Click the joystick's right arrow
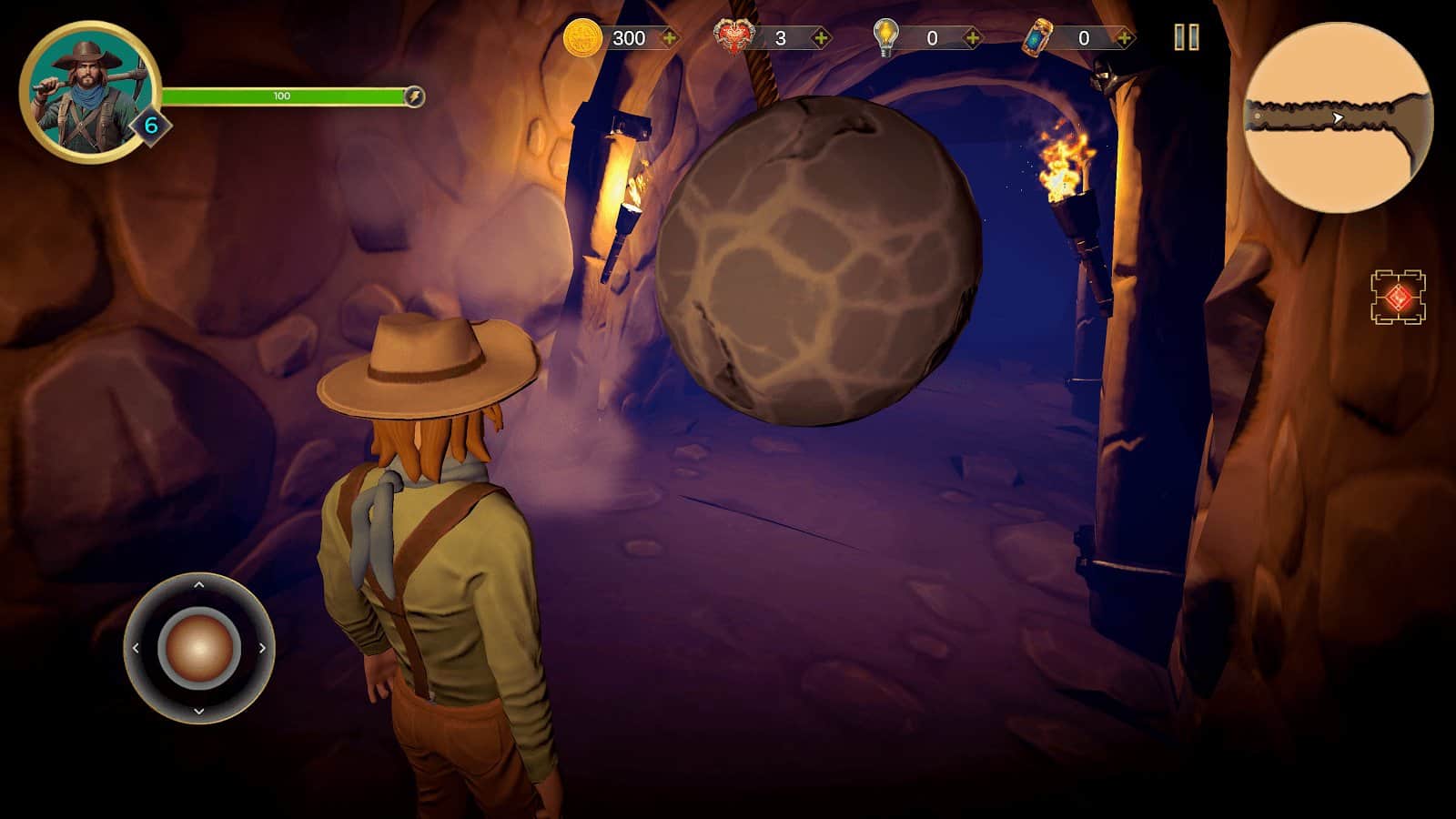 click(263, 648)
